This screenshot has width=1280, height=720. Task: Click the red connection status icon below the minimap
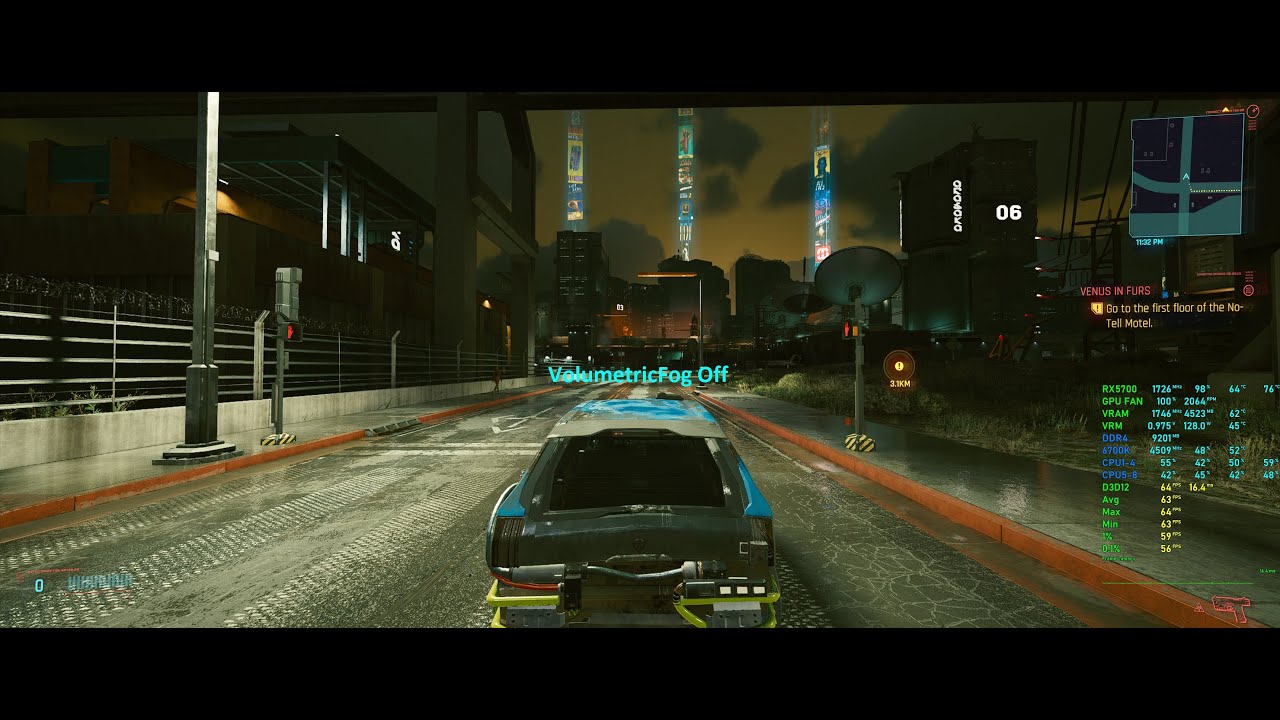pyautogui.click(x=1248, y=290)
